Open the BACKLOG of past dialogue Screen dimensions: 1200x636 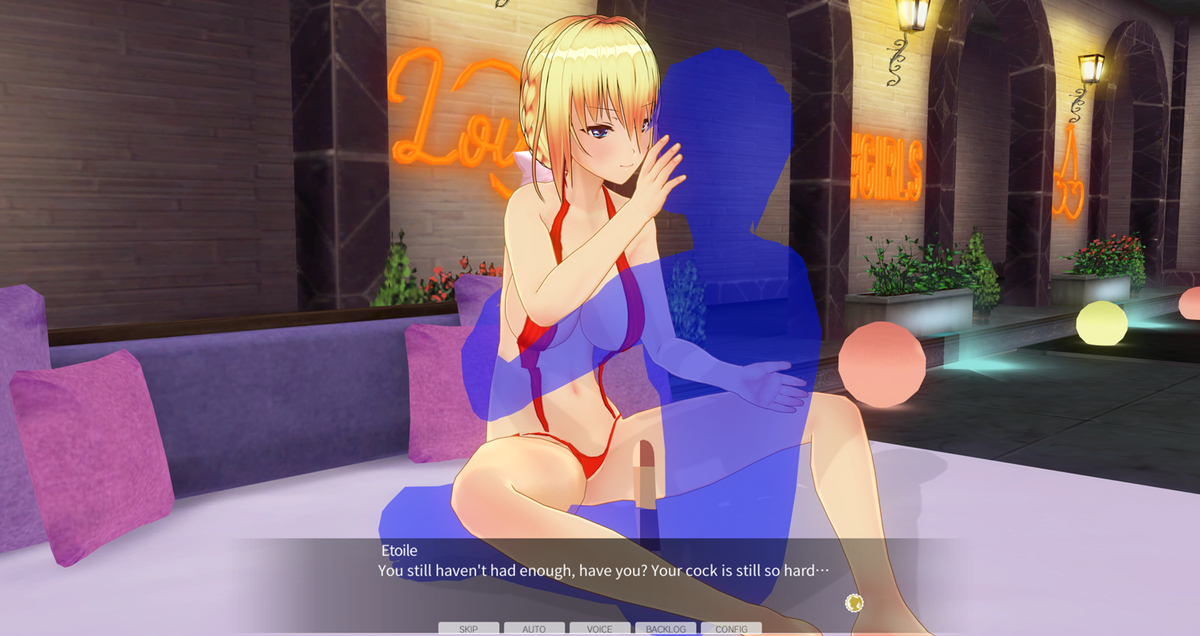(665, 629)
